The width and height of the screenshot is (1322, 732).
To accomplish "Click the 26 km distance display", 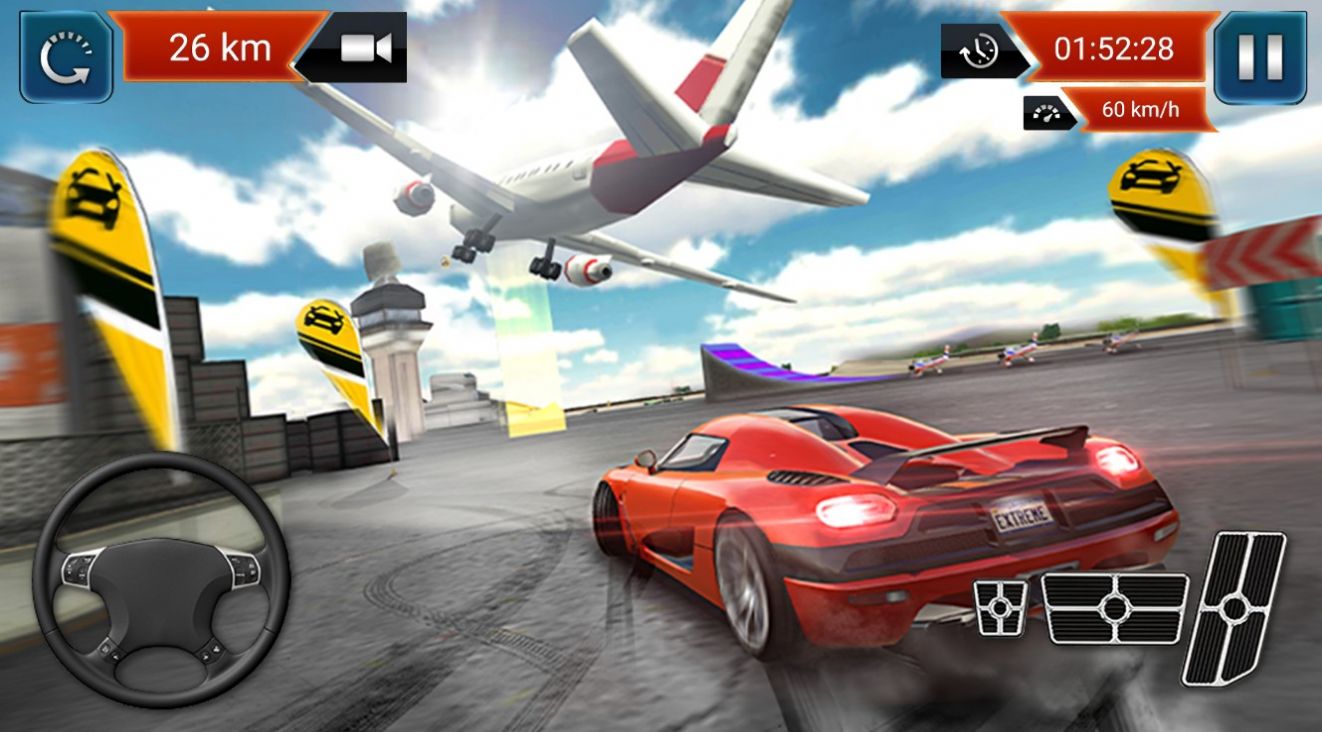I will click(218, 45).
